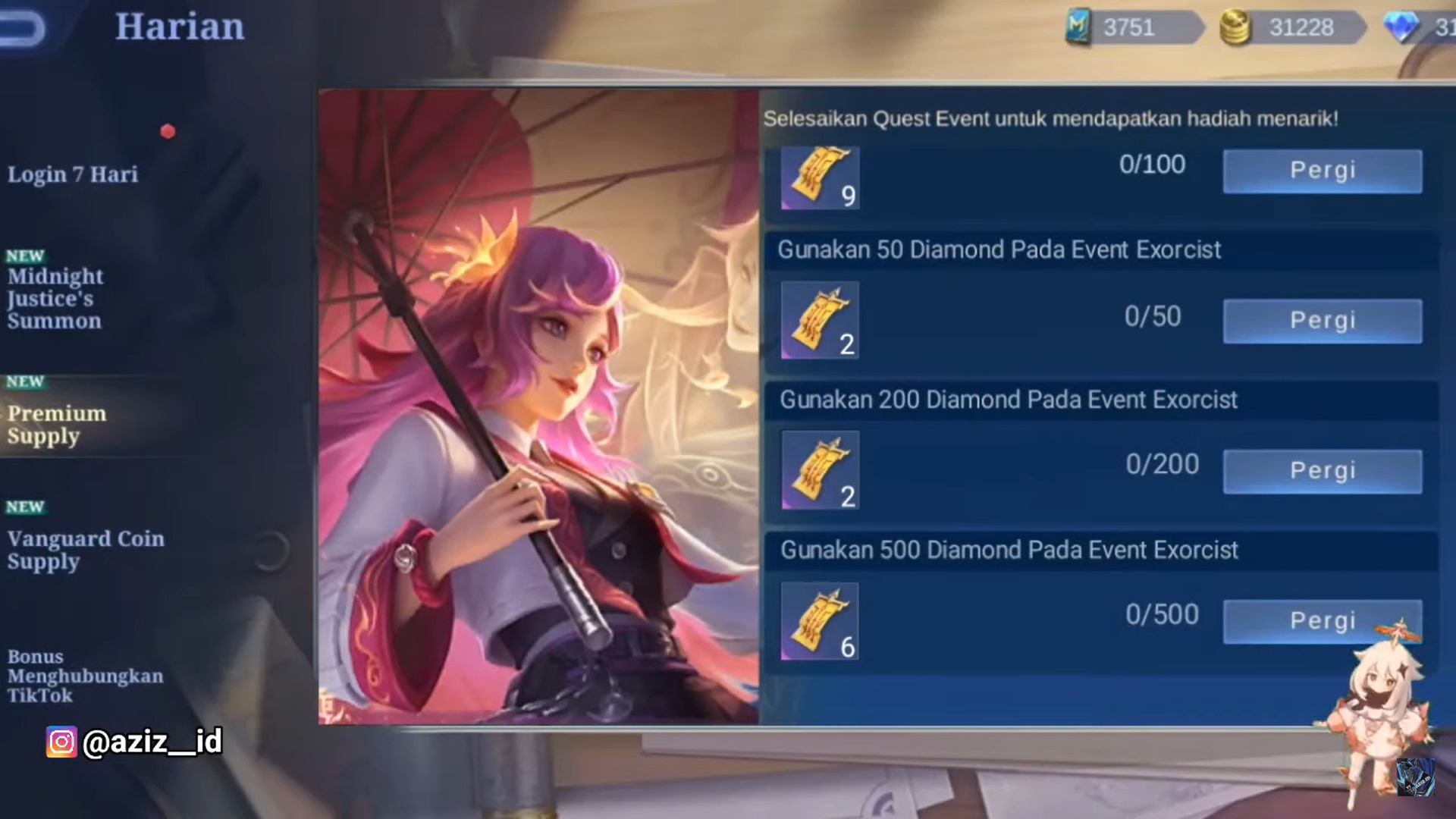Click the Instagram icon next to @aziz__id
Screen dimensions: 1456x819
coord(61,743)
